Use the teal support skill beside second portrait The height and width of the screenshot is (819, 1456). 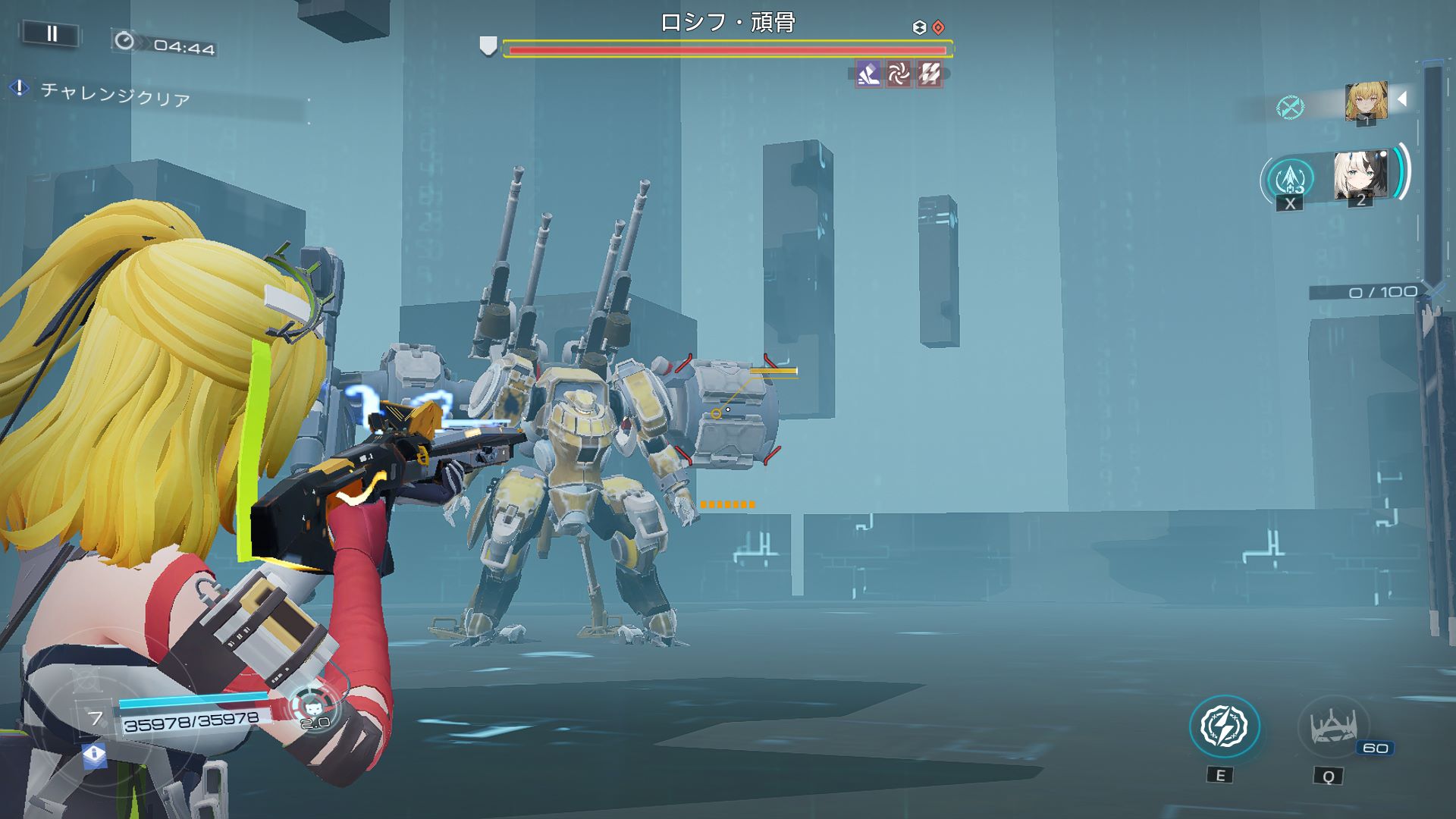(1290, 179)
